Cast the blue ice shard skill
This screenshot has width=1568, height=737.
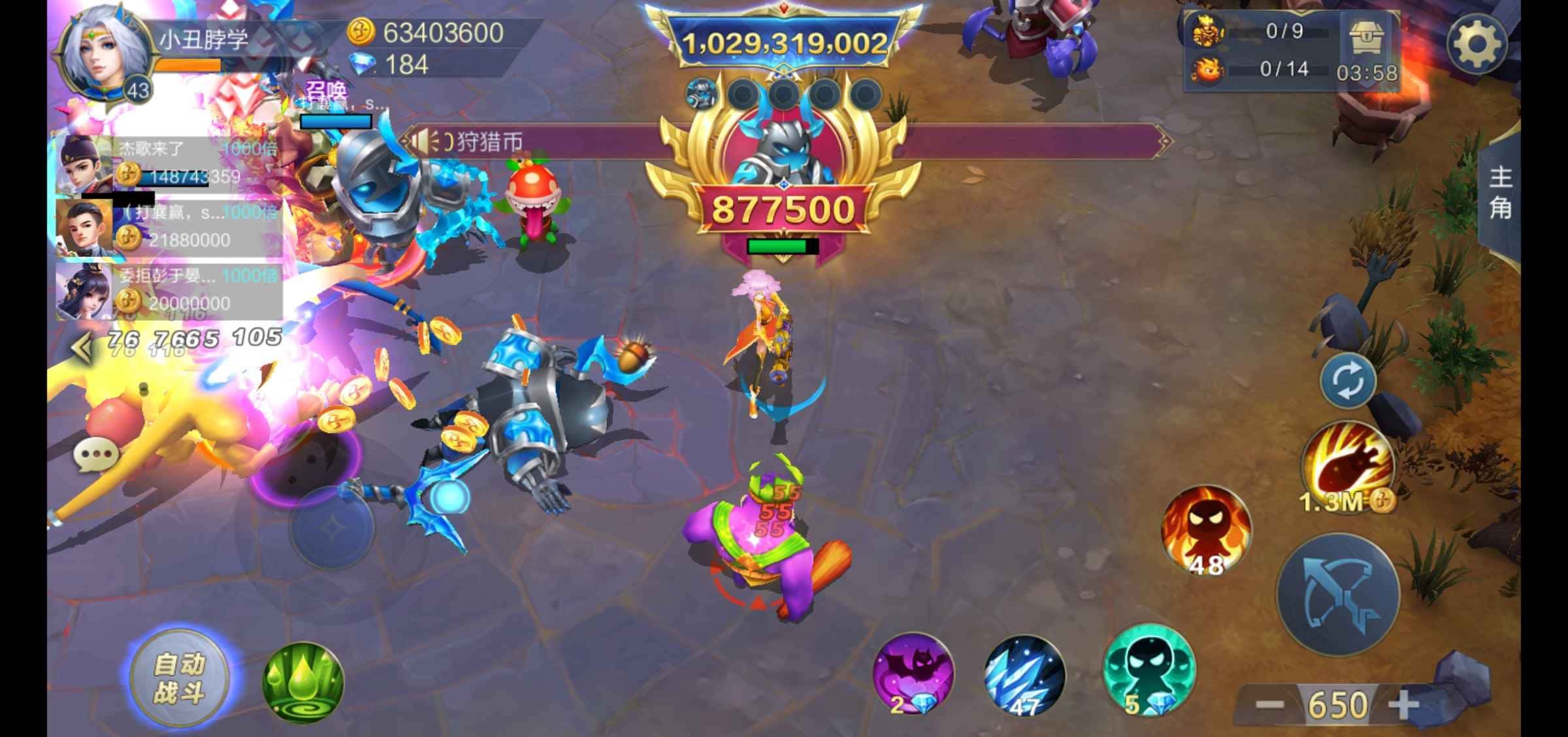(x=1024, y=675)
